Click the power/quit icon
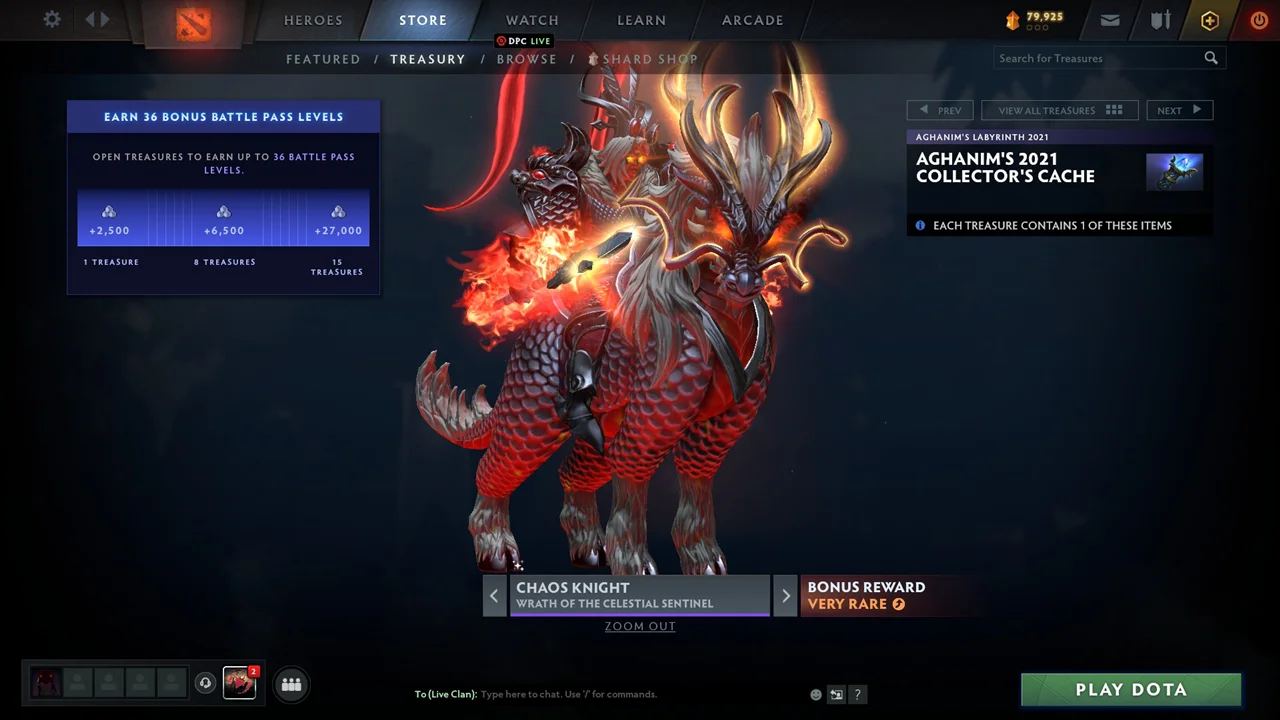Viewport: 1280px width, 720px height. (1259, 20)
